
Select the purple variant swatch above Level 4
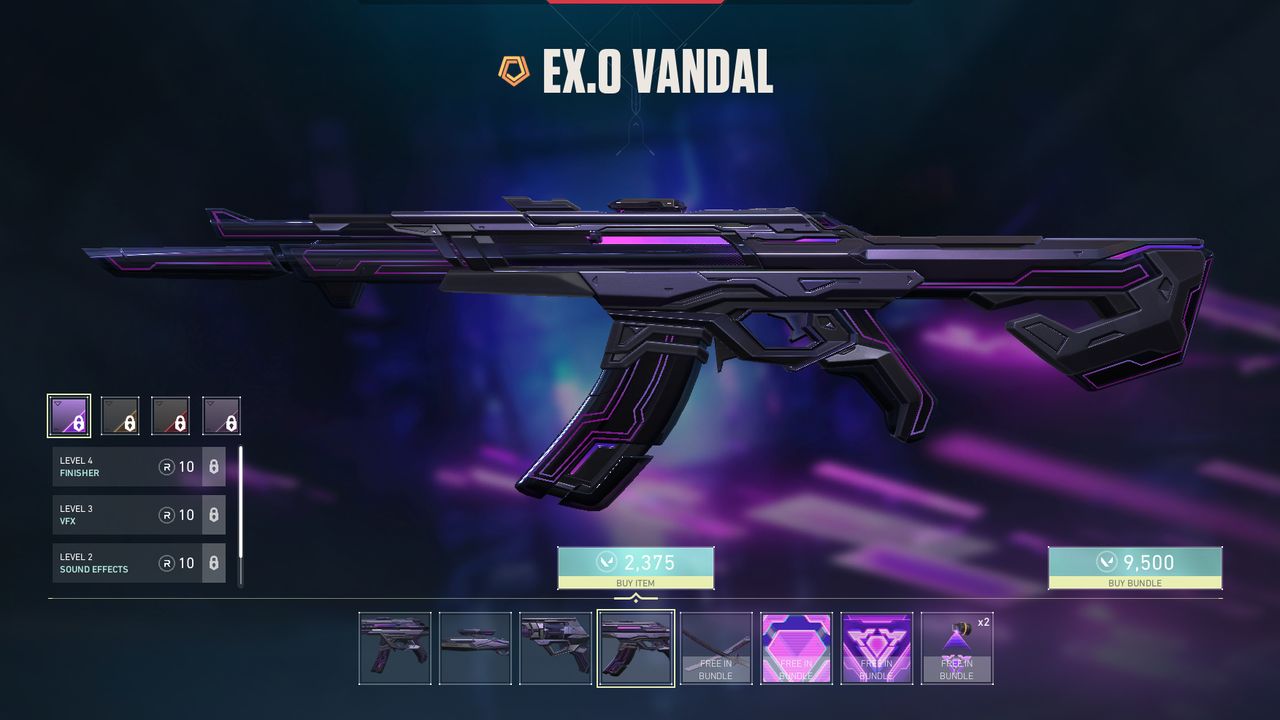tap(67, 413)
